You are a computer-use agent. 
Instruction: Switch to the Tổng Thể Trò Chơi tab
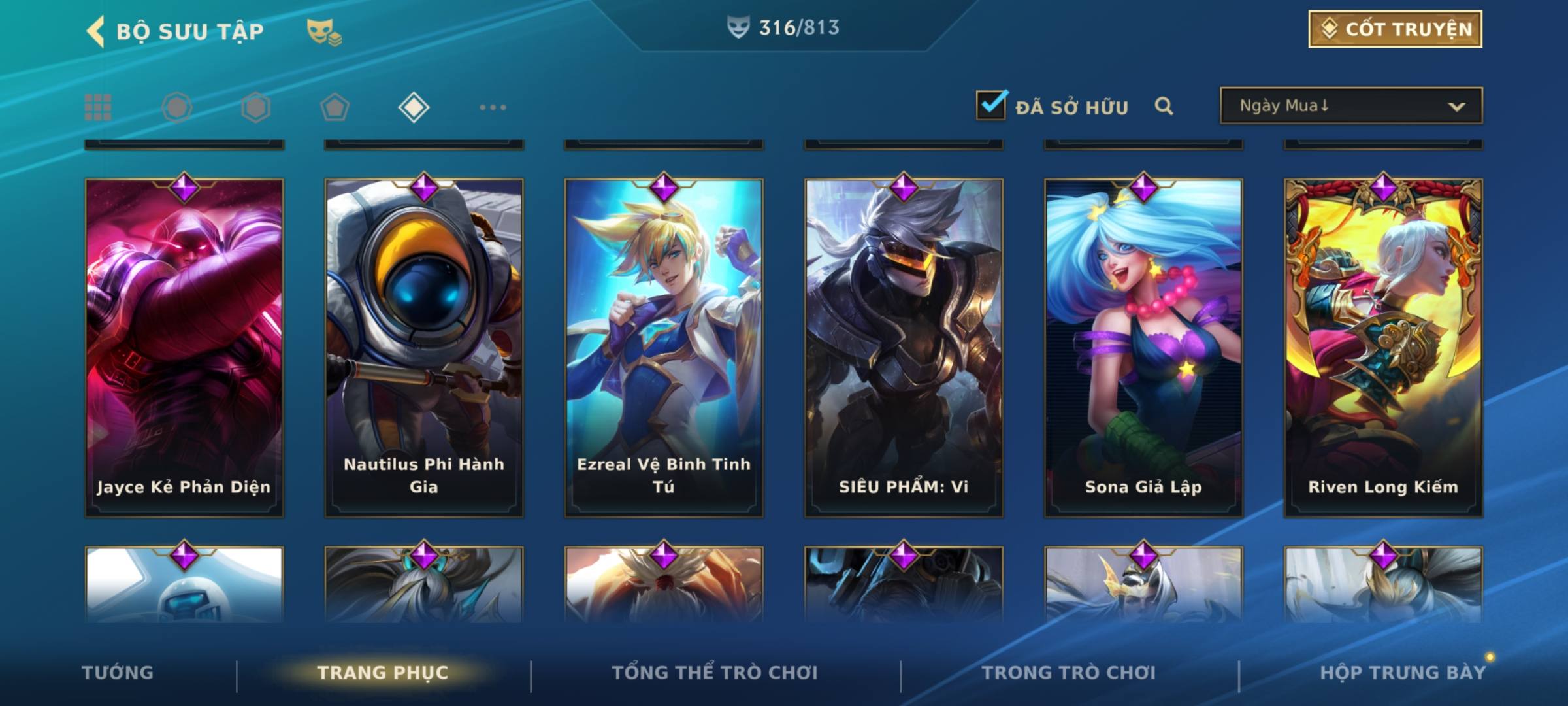[x=715, y=673]
